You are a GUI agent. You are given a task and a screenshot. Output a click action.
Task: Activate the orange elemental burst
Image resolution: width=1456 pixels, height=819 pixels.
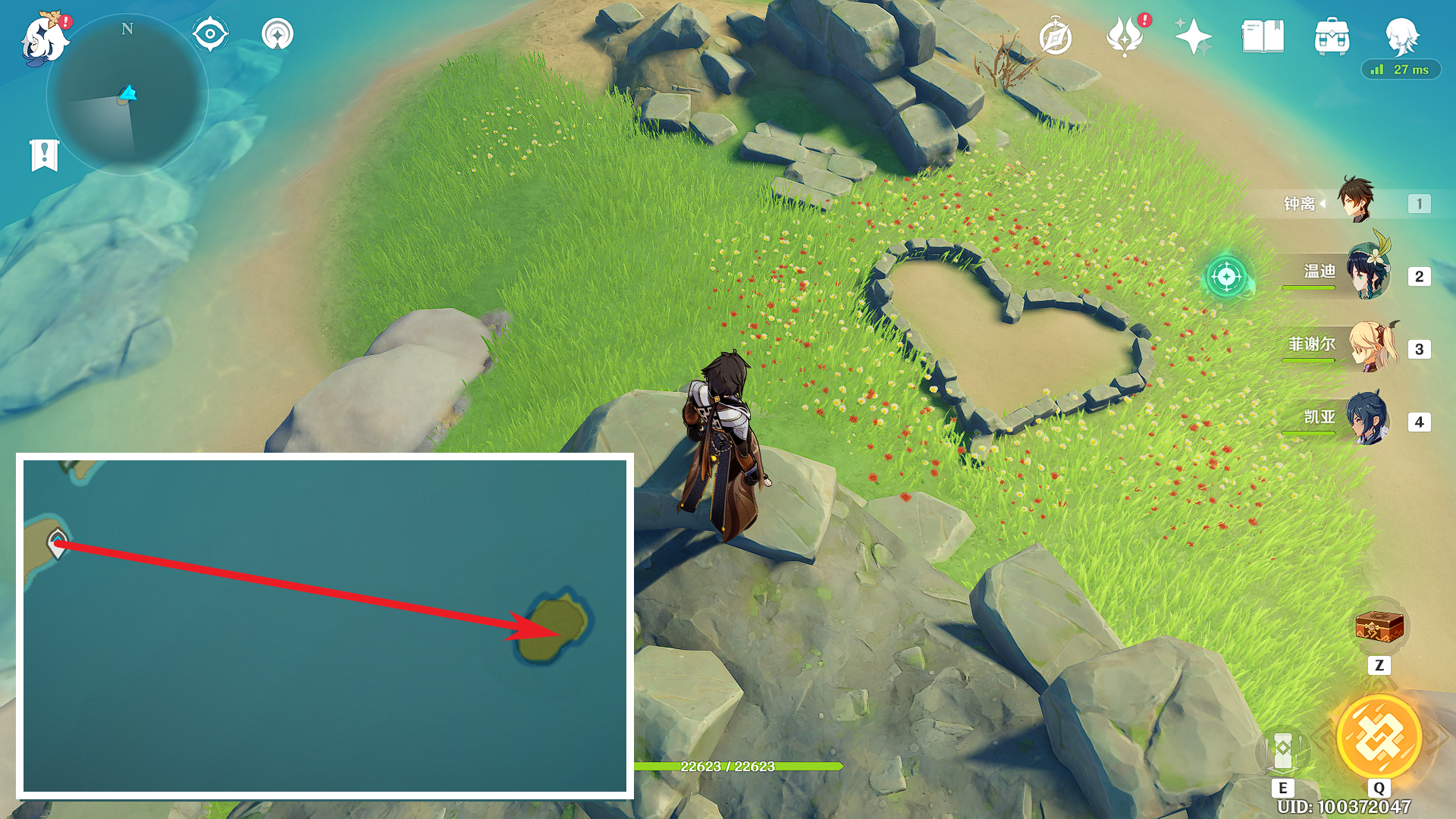pos(1379,737)
